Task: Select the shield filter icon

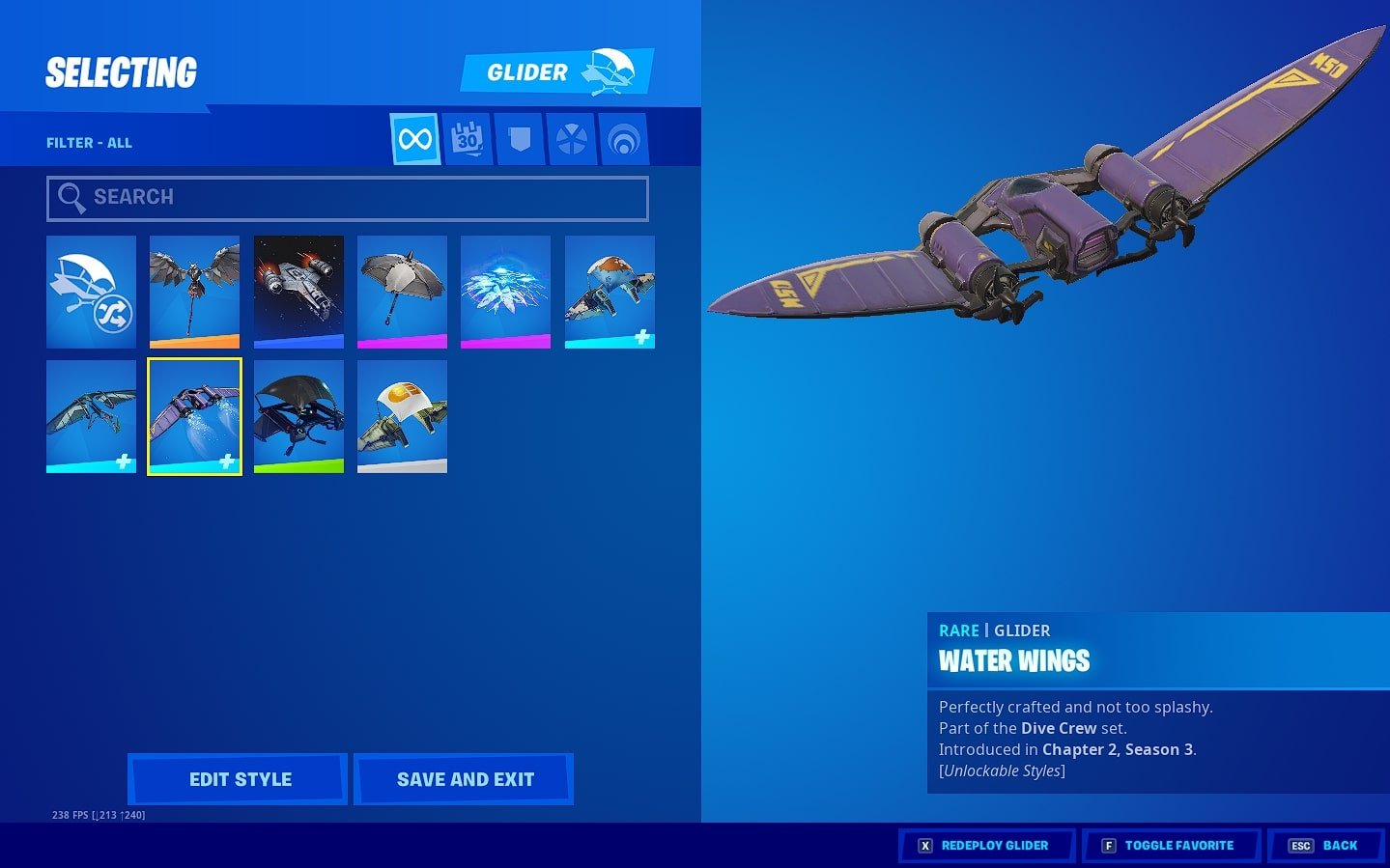Action: [x=519, y=138]
